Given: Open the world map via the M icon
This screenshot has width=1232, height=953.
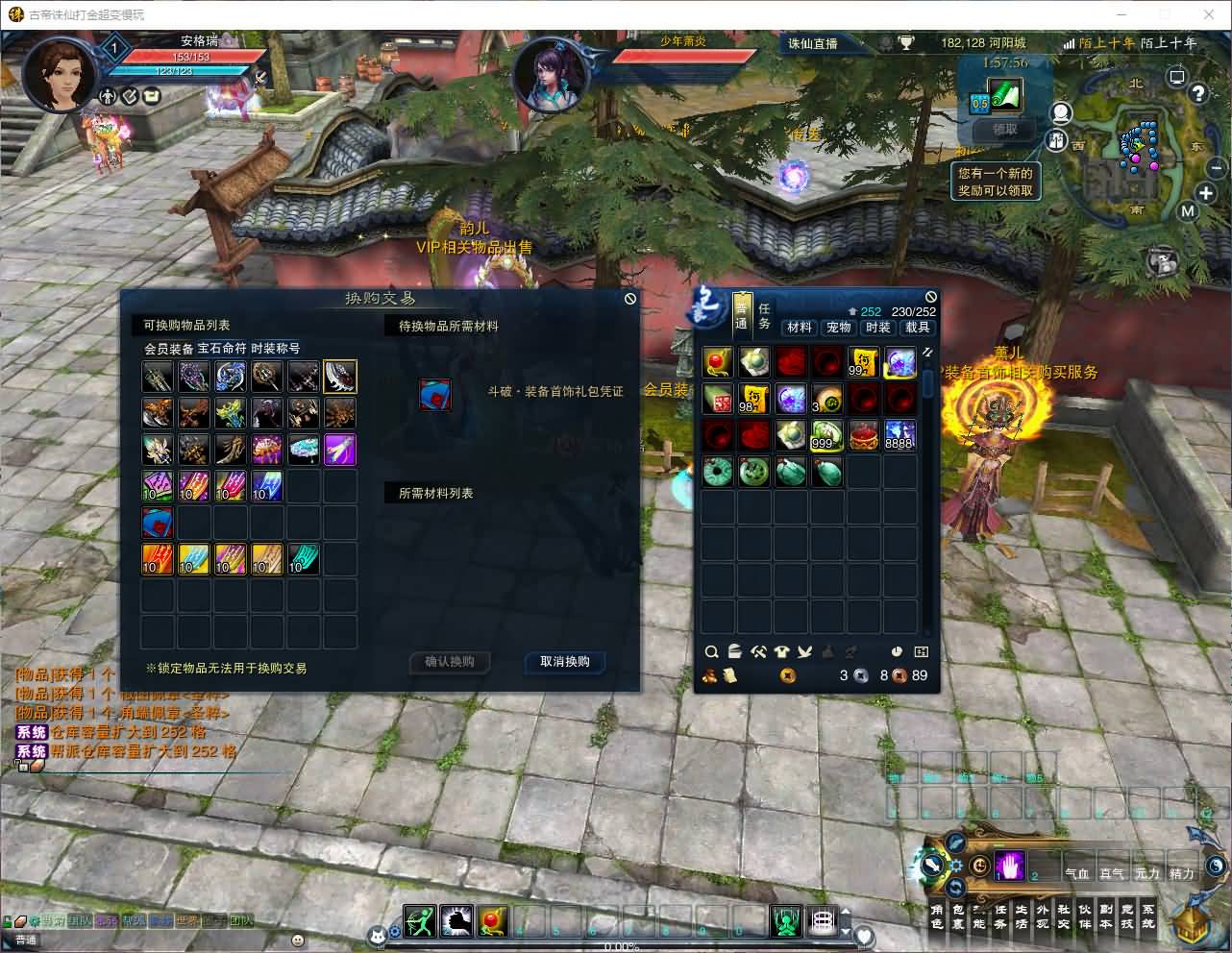Looking at the screenshot, I should (x=1188, y=210).
